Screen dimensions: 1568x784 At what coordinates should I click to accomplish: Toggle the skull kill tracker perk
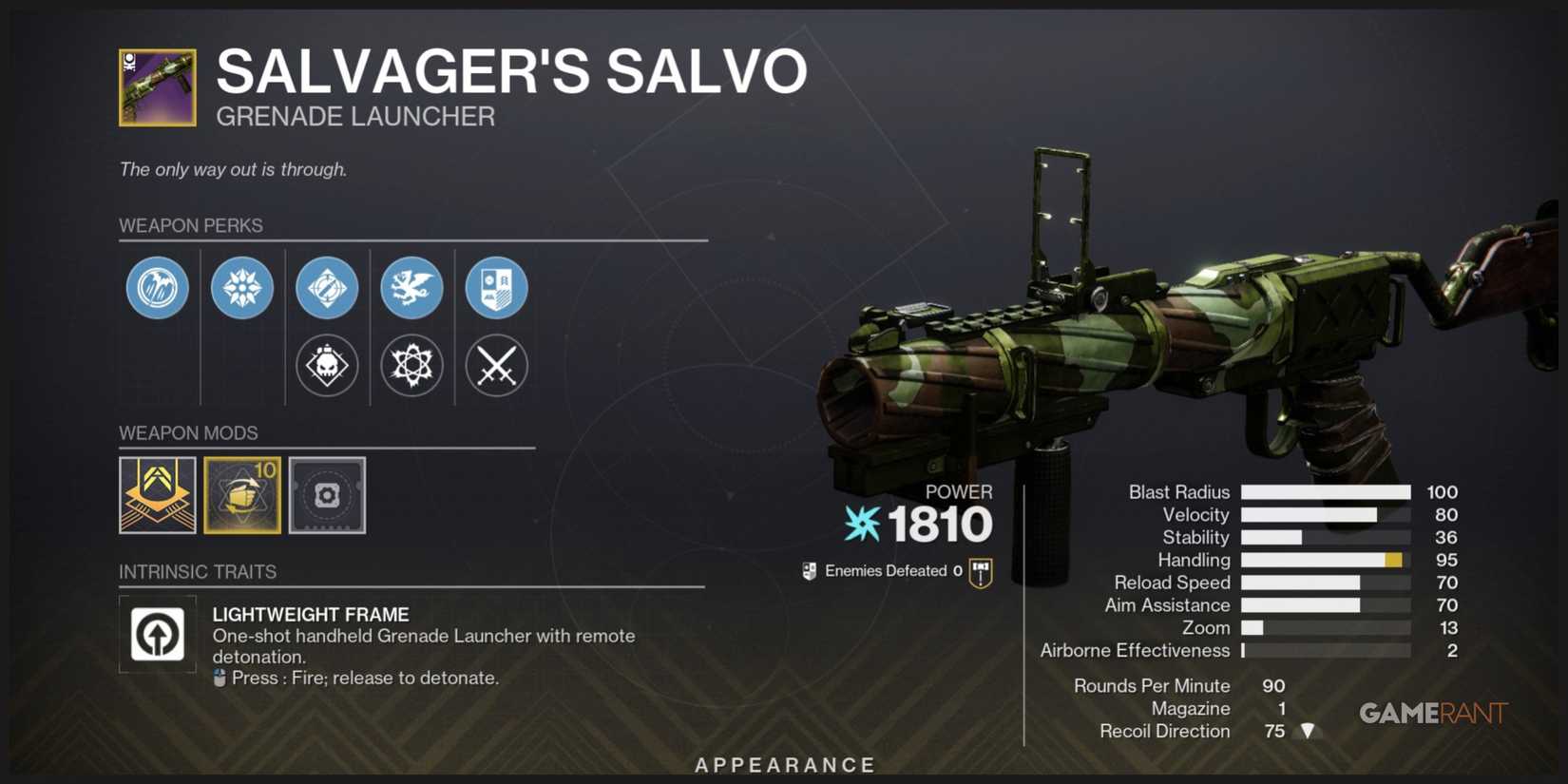click(327, 365)
